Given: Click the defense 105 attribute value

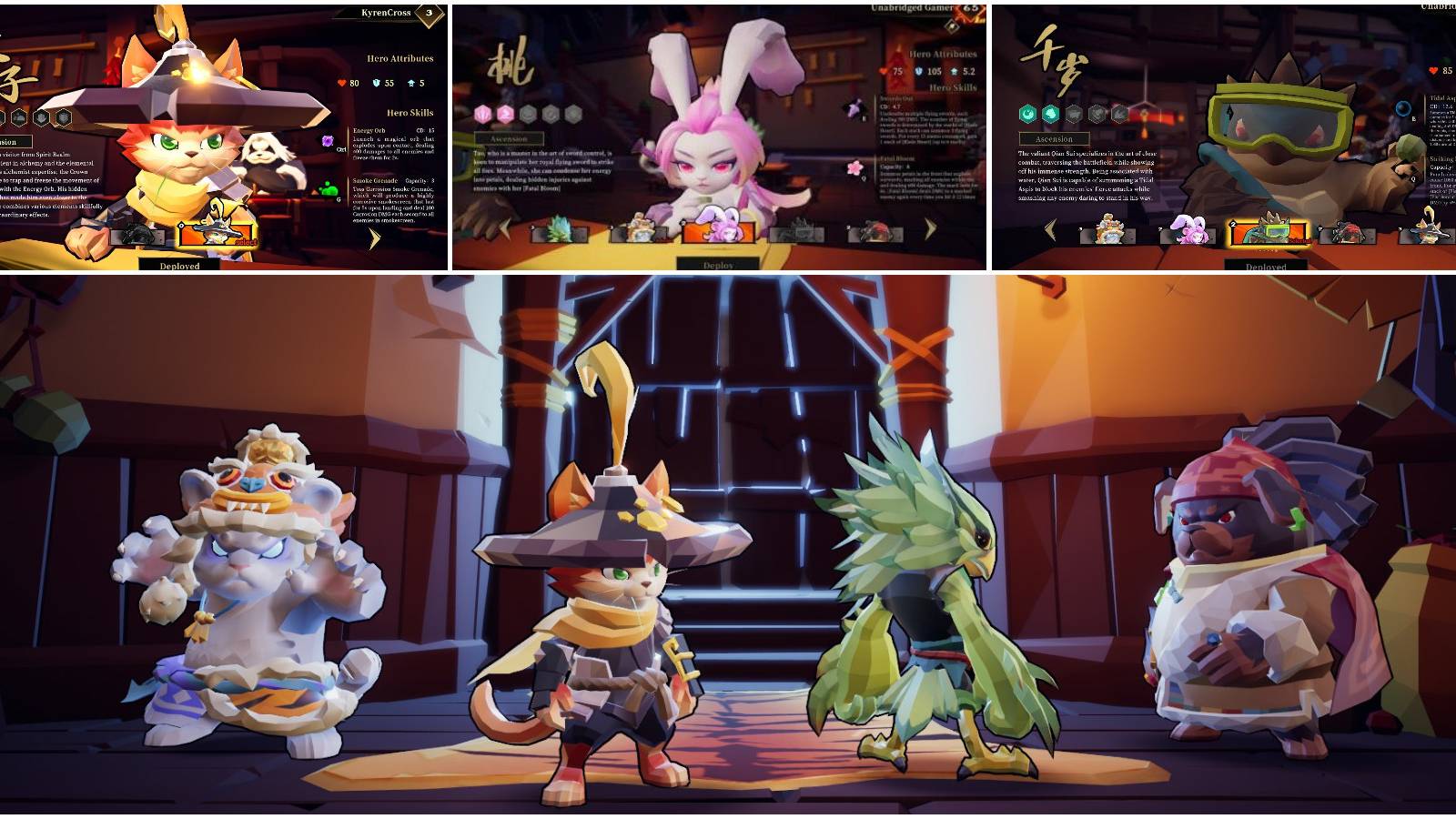Looking at the screenshot, I should [x=933, y=71].
